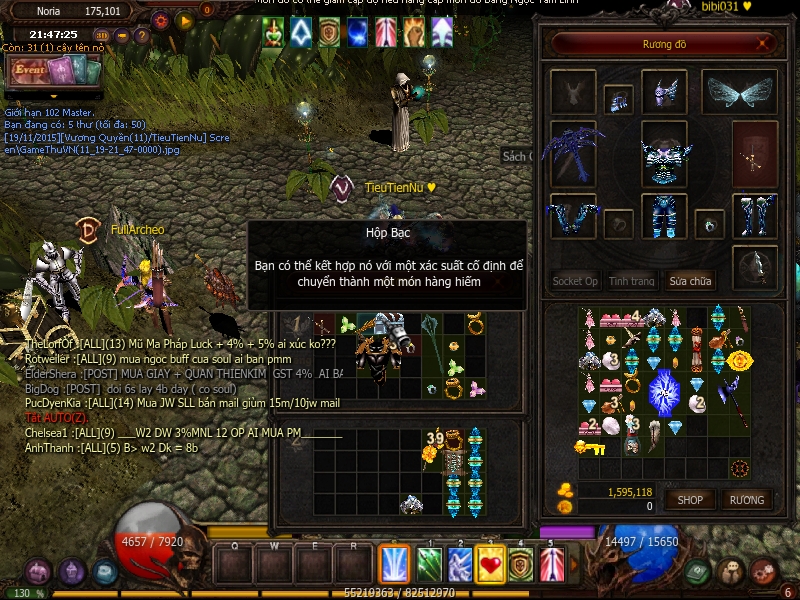Pick the golden key in inventory
The width and height of the screenshot is (800, 600).
(x=588, y=447)
